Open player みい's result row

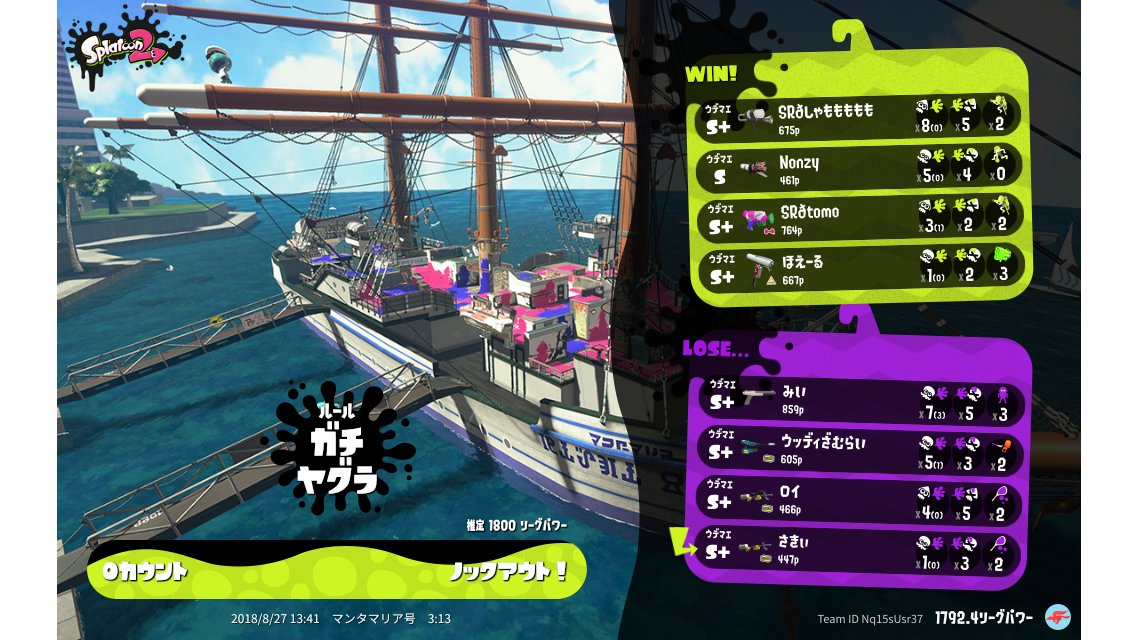860,401
